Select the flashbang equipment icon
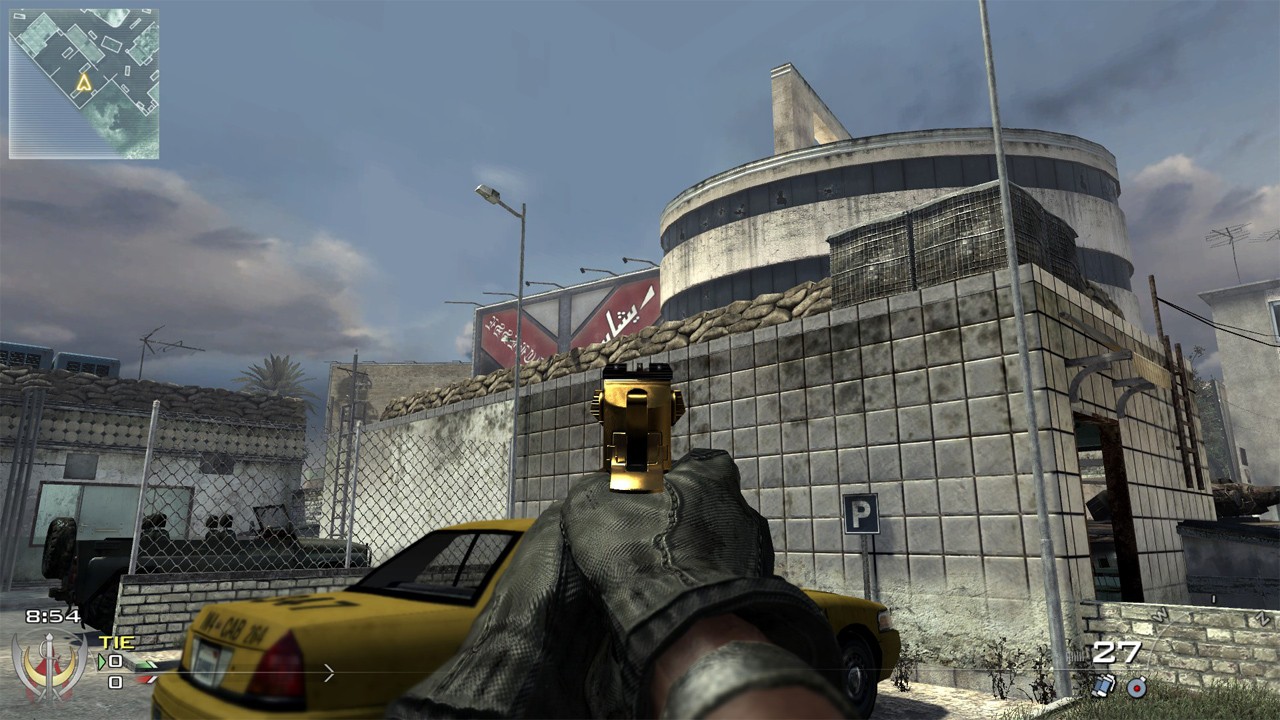This screenshot has width=1280, height=720. point(1103,687)
